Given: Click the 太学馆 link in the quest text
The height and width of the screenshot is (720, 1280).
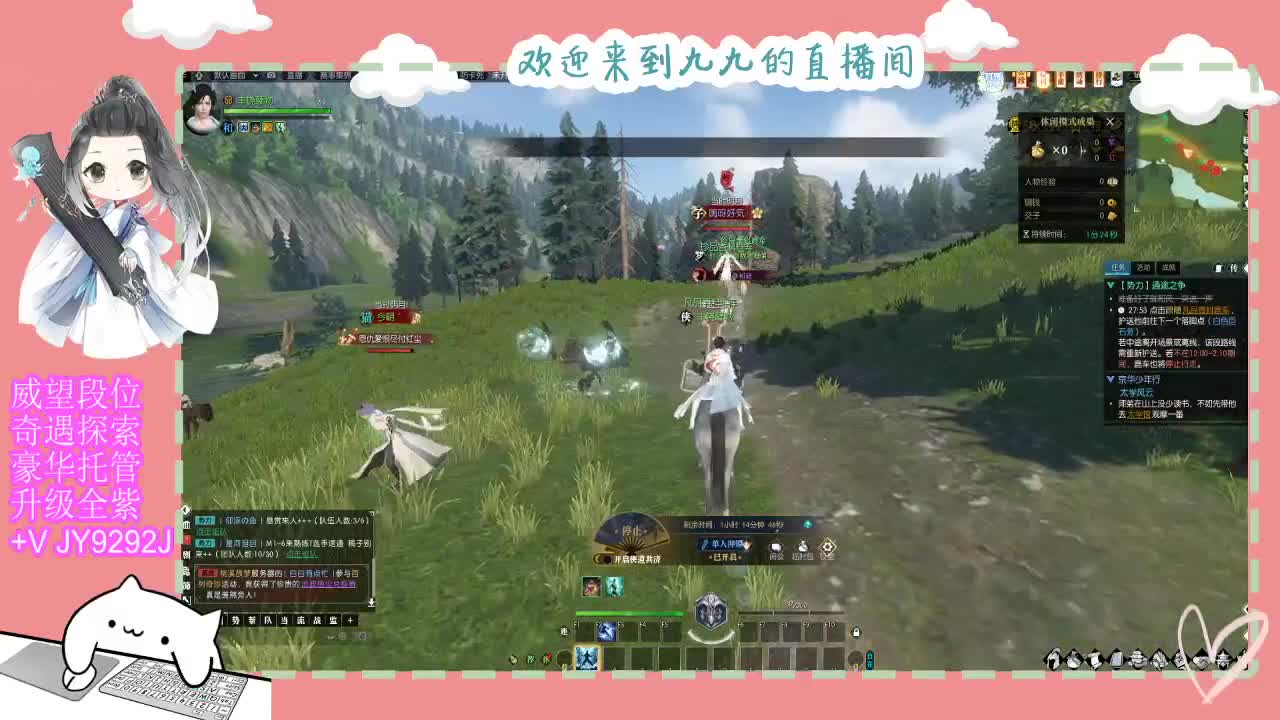Looking at the screenshot, I should click(1137, 414).
